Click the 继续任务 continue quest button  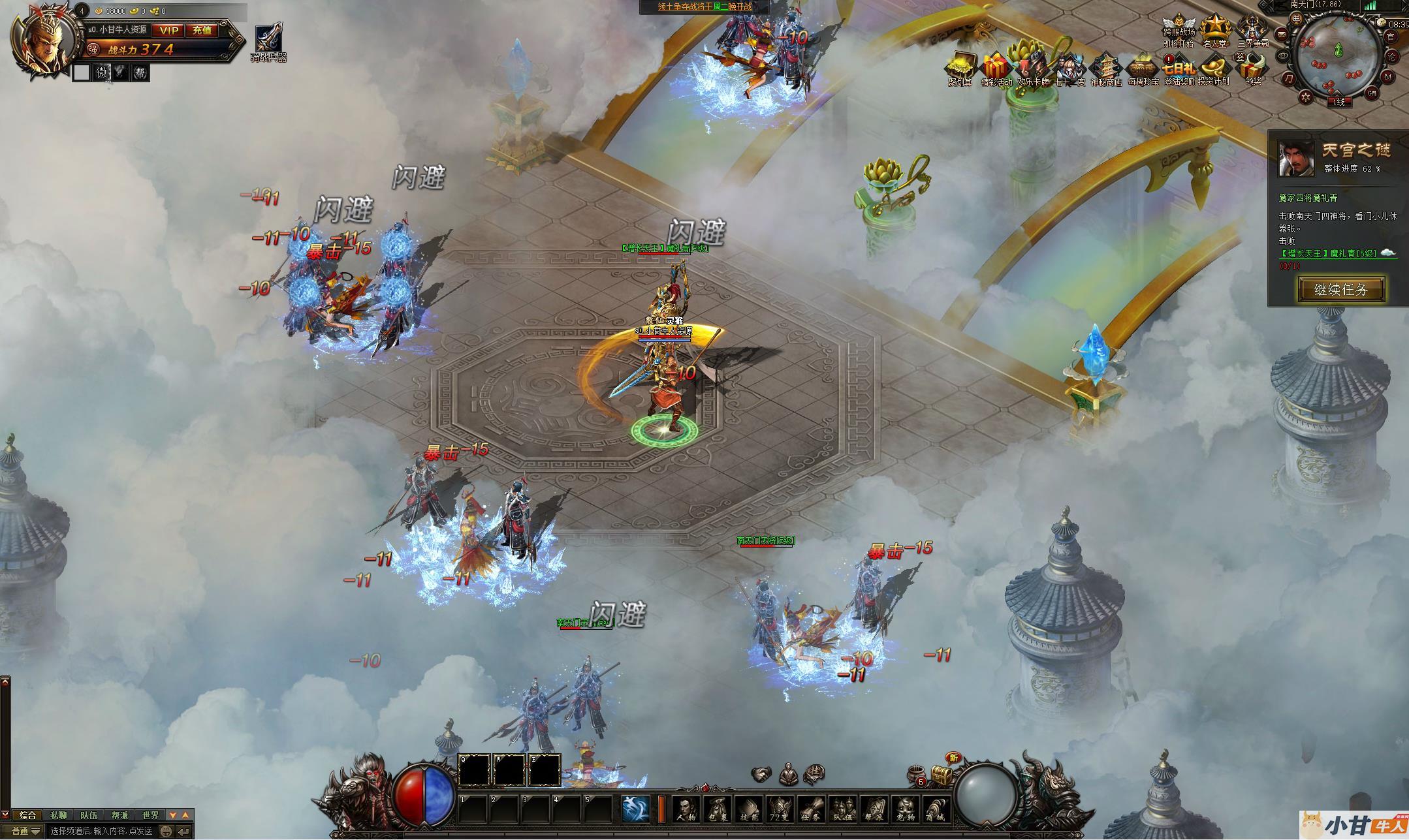click(1340, 289)
